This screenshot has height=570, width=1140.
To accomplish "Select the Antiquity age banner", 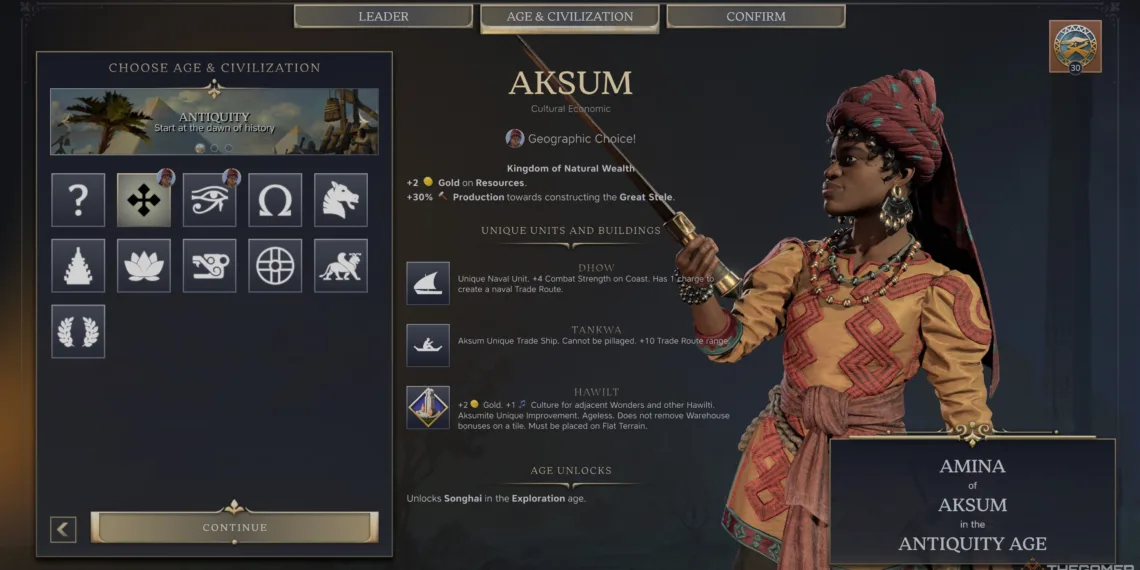I will 214,122.
